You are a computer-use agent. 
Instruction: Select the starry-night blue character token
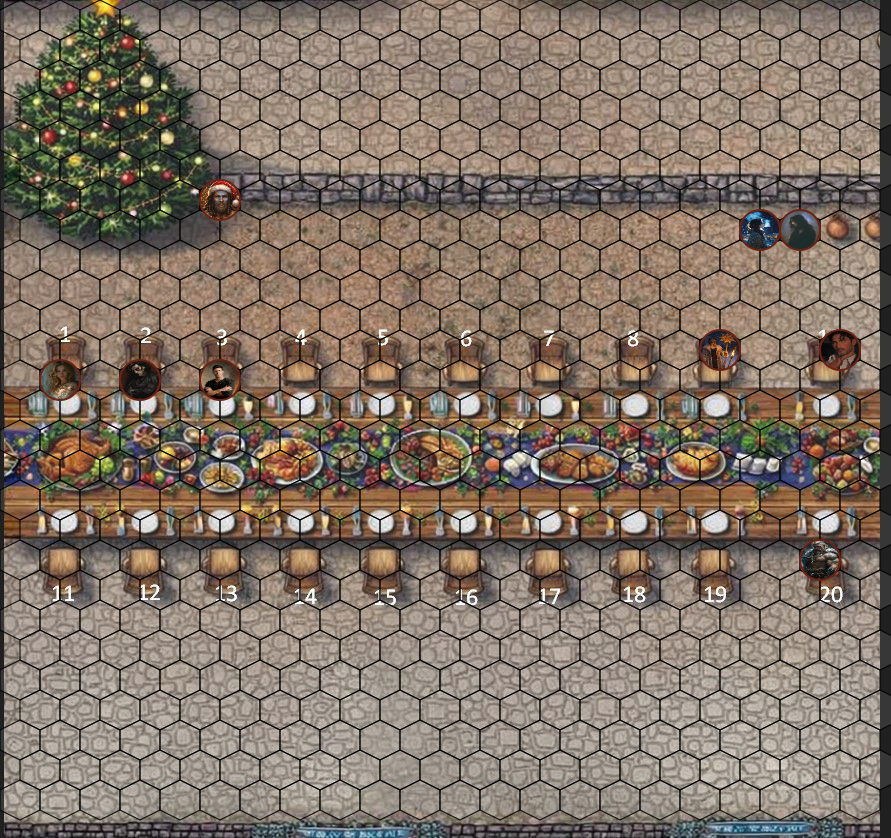click(x=760, y=230)
